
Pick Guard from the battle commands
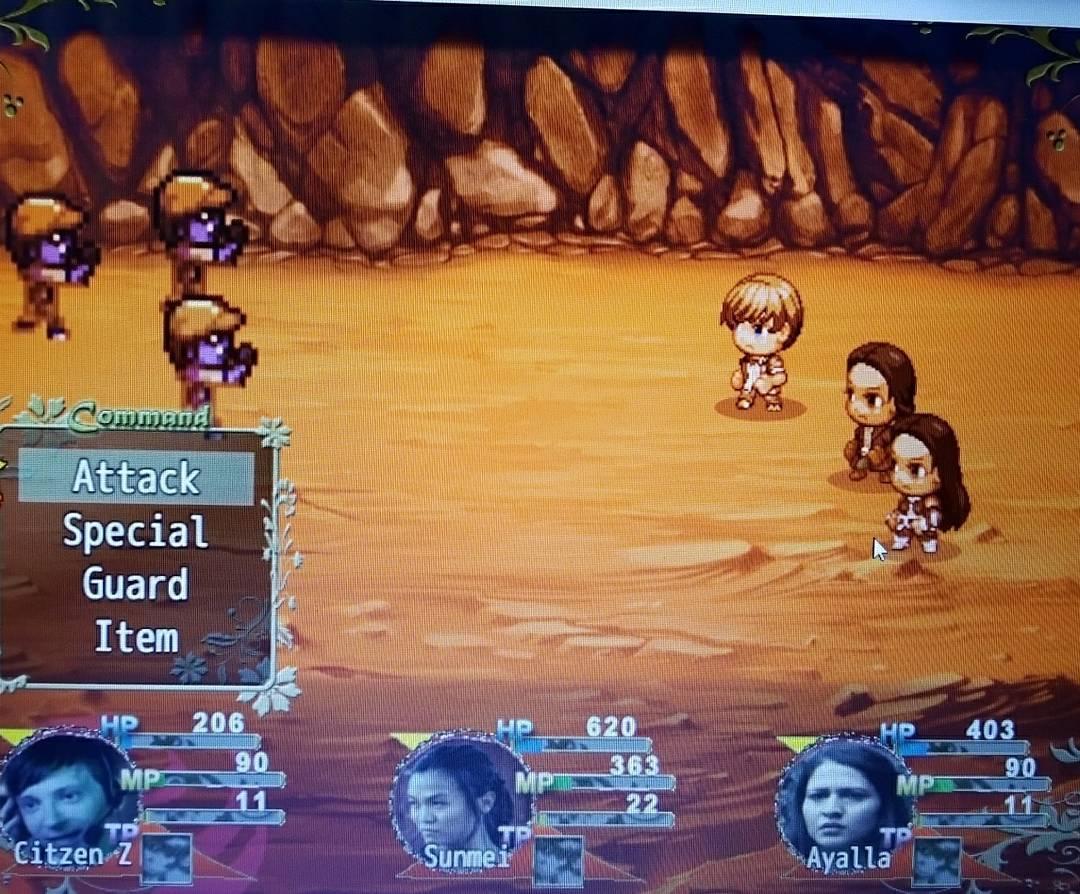136,584
